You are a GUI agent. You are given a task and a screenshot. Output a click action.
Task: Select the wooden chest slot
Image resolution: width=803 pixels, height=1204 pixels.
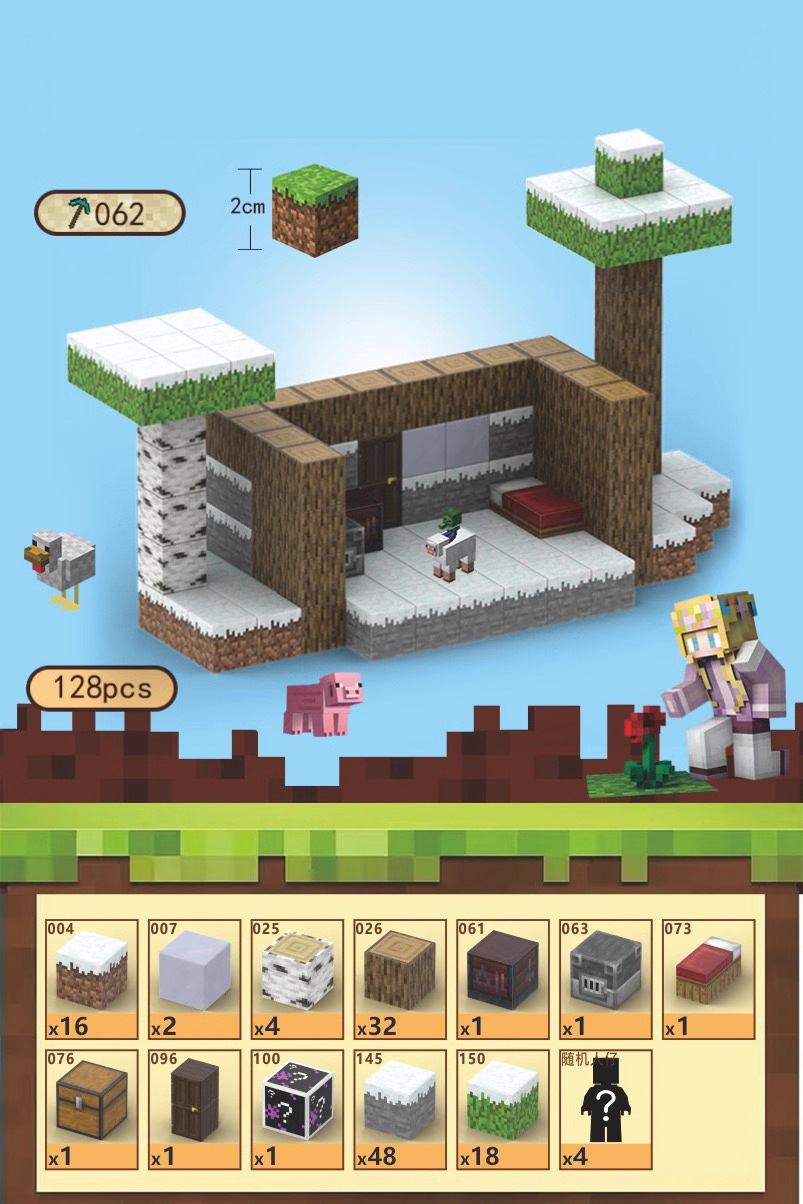[x=92, y=1109]
